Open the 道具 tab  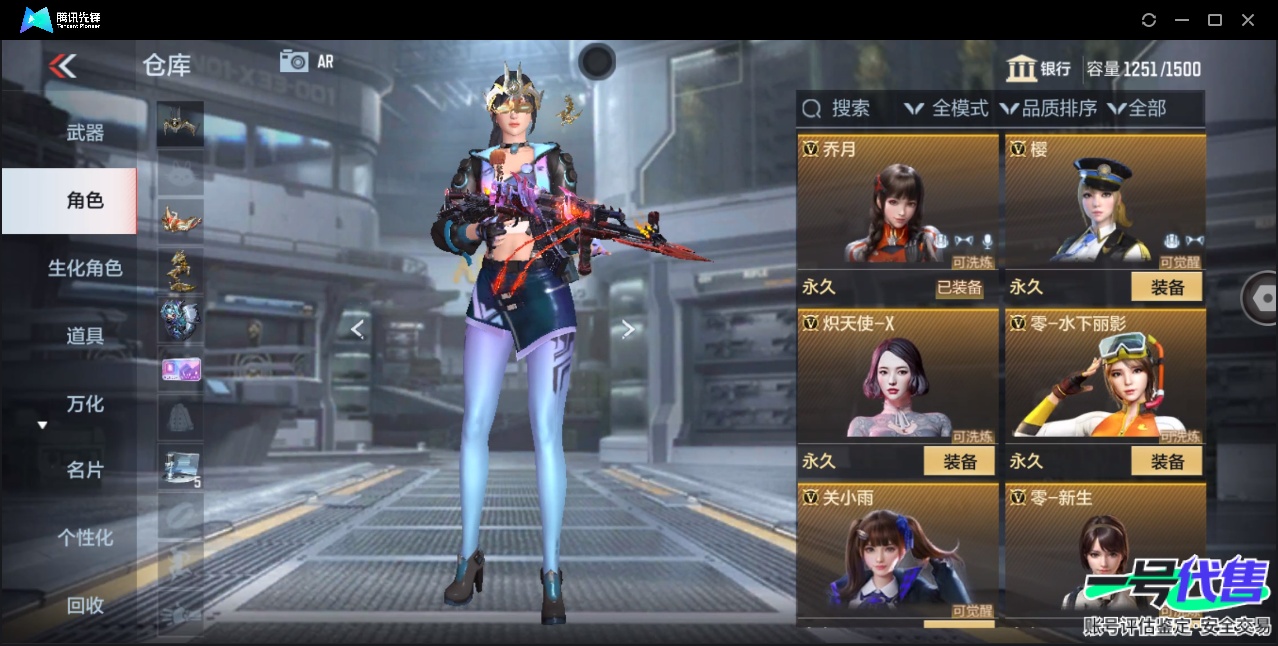point(85,336)
